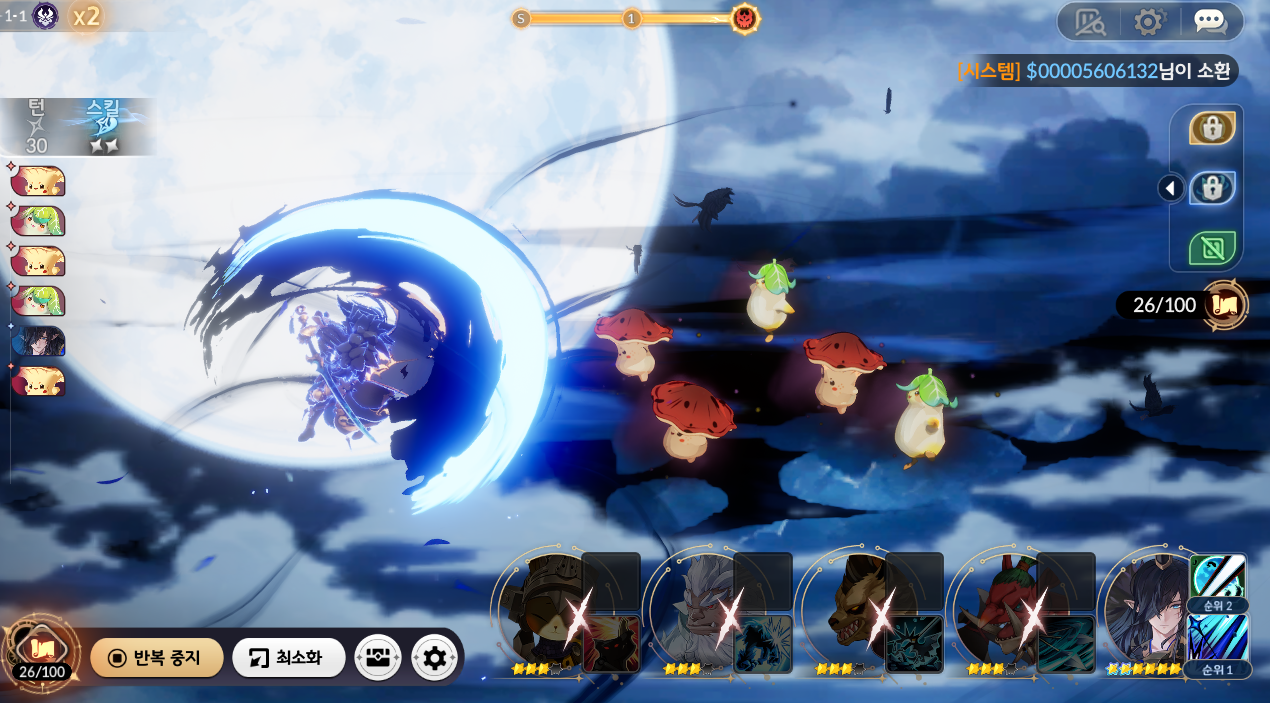The image size is (1270, 703).
Task: Select the brown werewolf hero portrait
Action: (x=844, y=610)
